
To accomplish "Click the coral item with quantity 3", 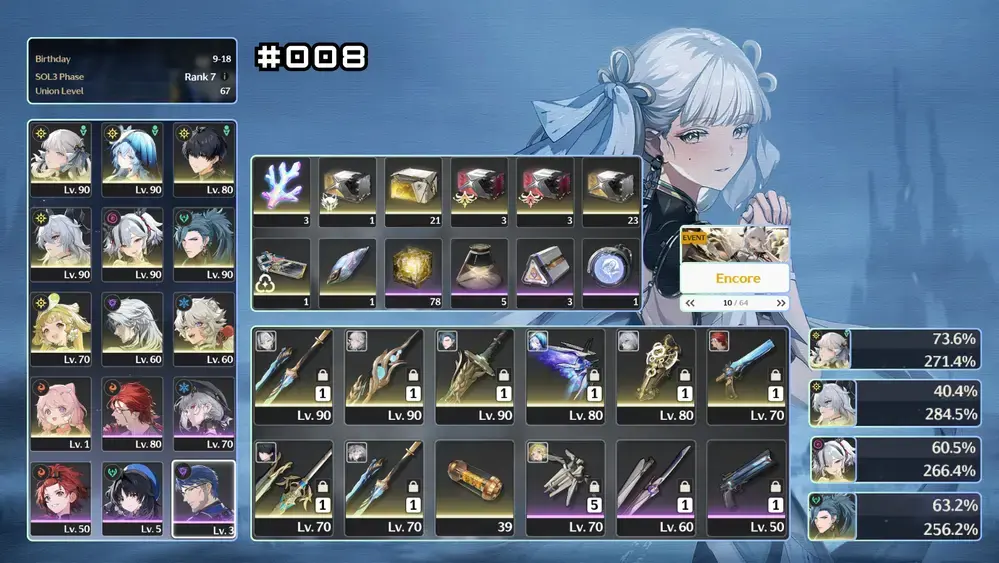I will (283, 190).
